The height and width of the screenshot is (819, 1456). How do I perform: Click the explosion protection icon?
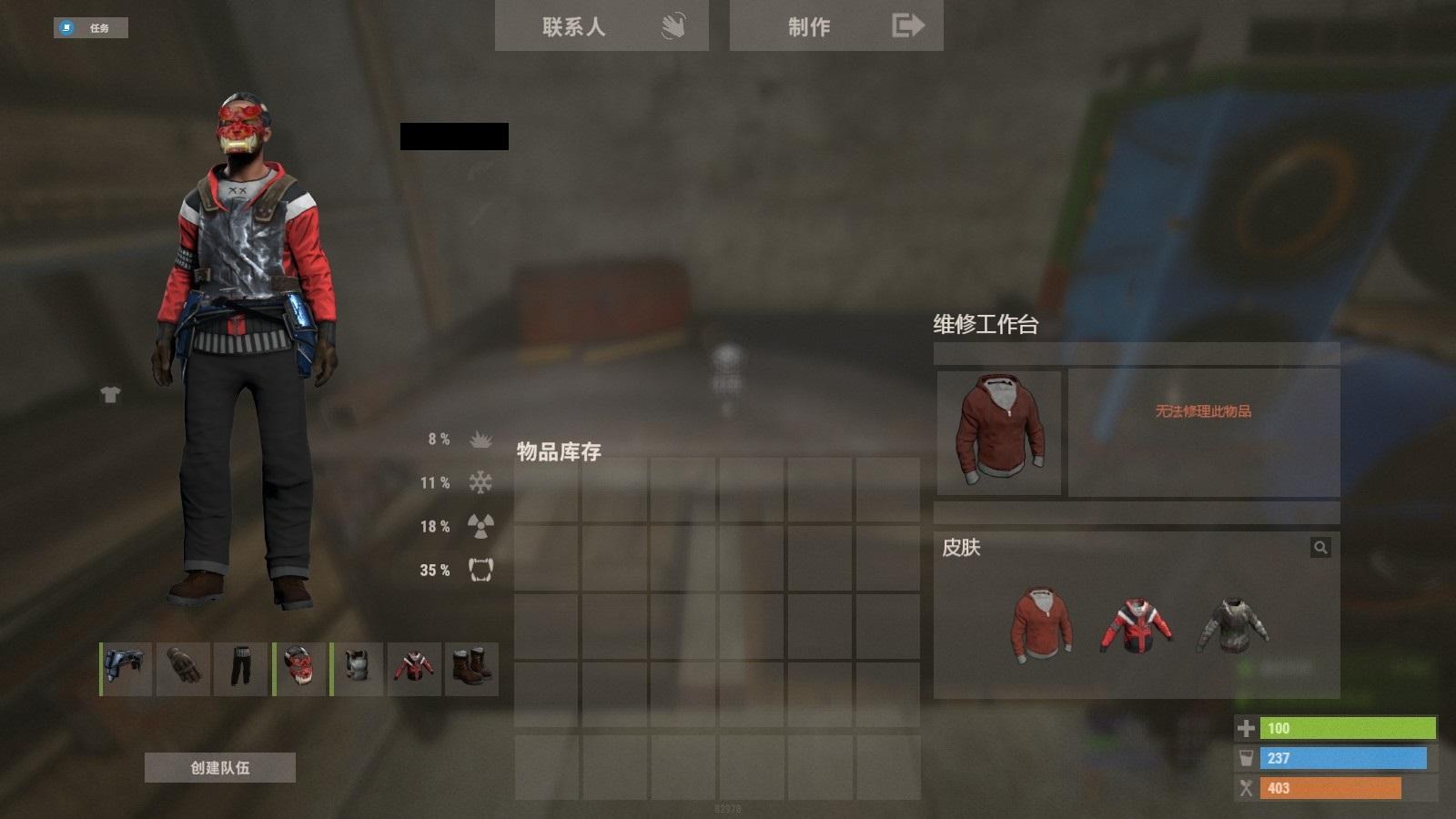click(x=480, y=440)
